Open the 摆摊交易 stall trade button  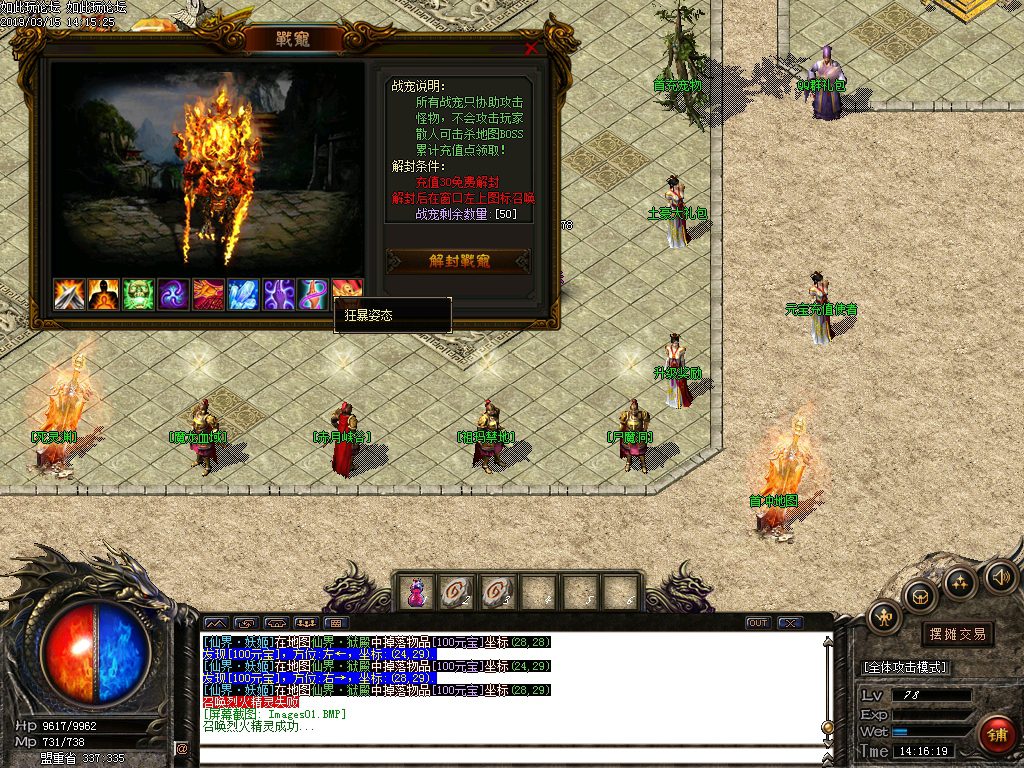click(x=957, y=634)
